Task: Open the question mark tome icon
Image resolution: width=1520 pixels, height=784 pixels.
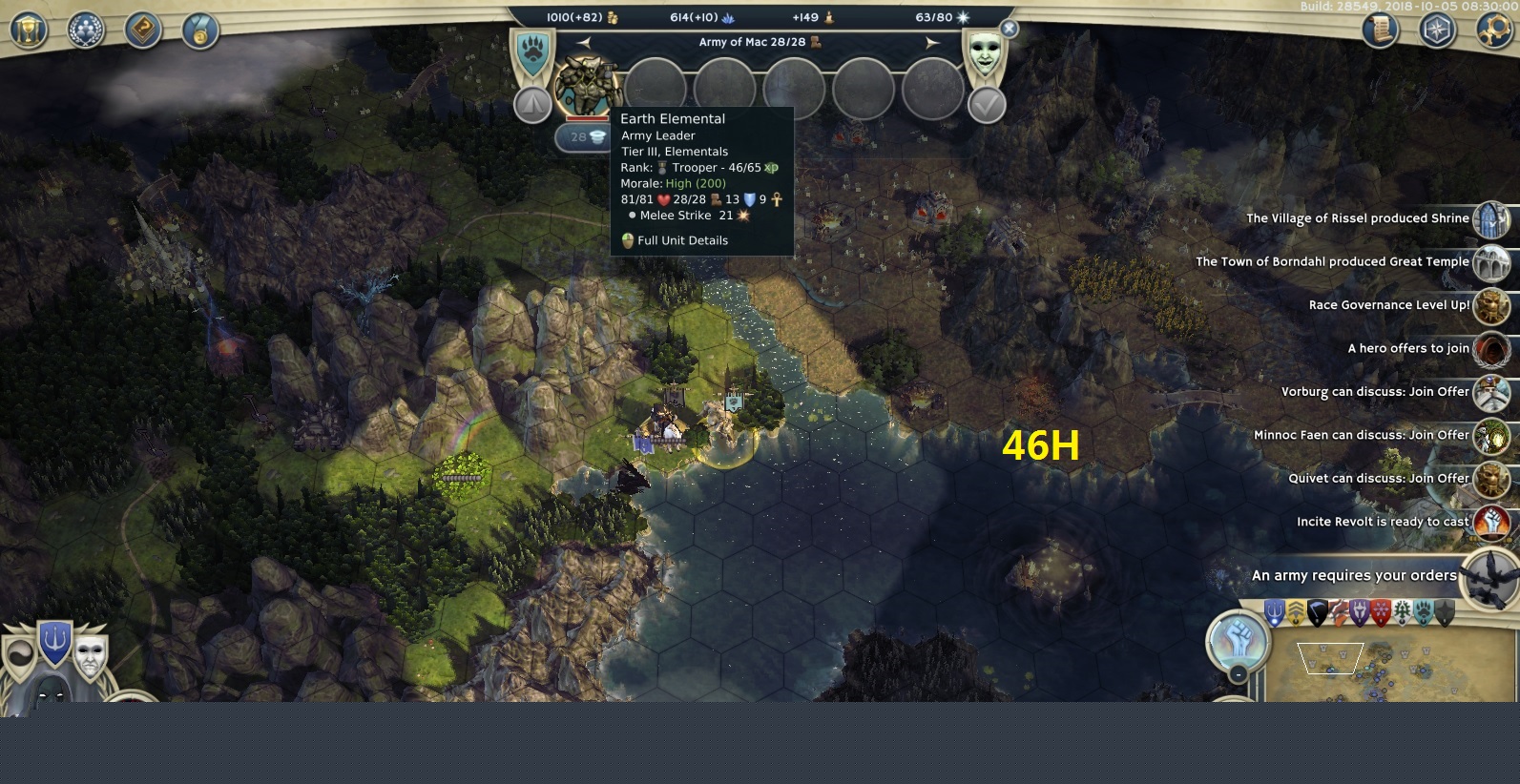Action: [x=143, y=31]
